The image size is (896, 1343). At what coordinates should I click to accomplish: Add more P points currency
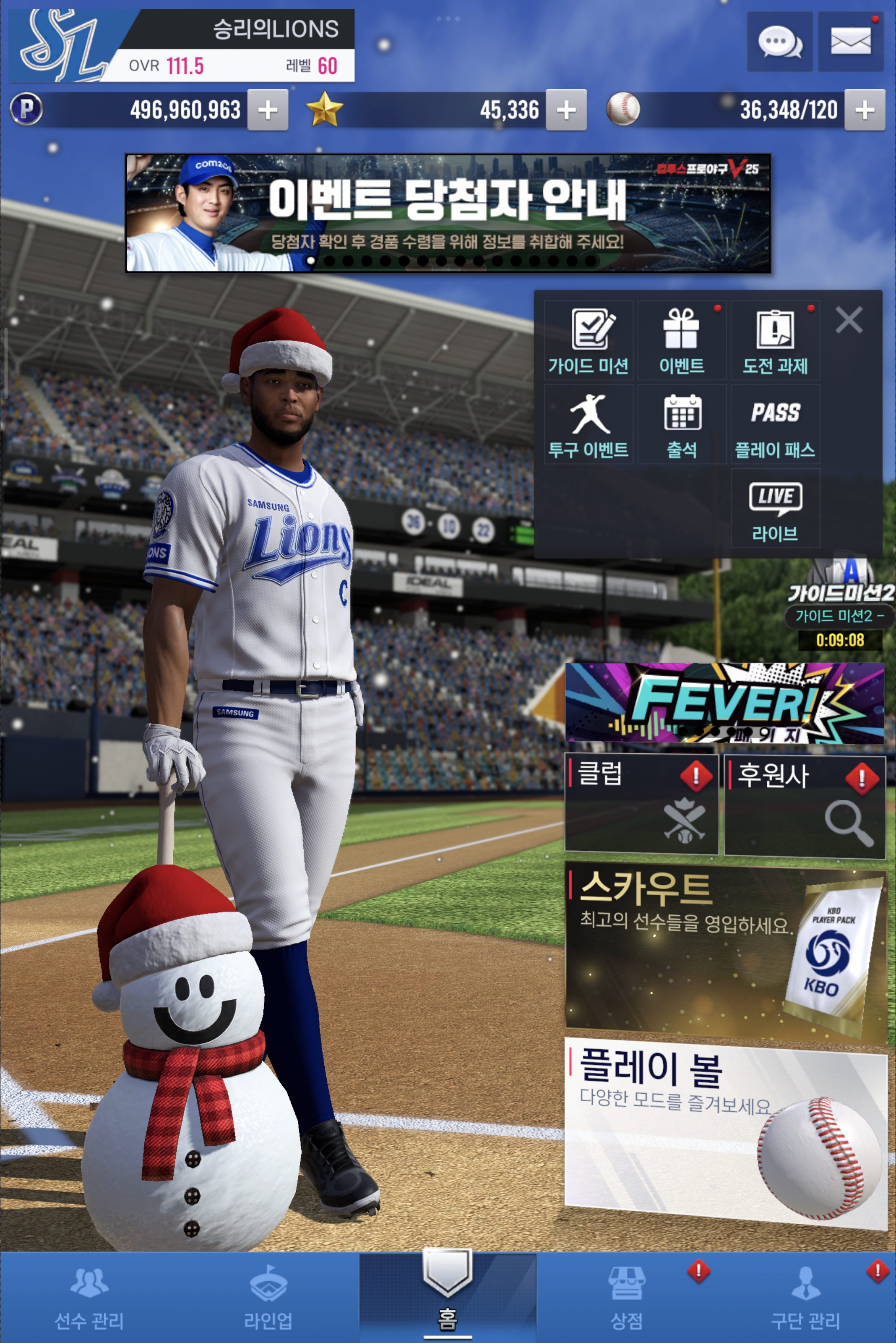pos(268,110)
